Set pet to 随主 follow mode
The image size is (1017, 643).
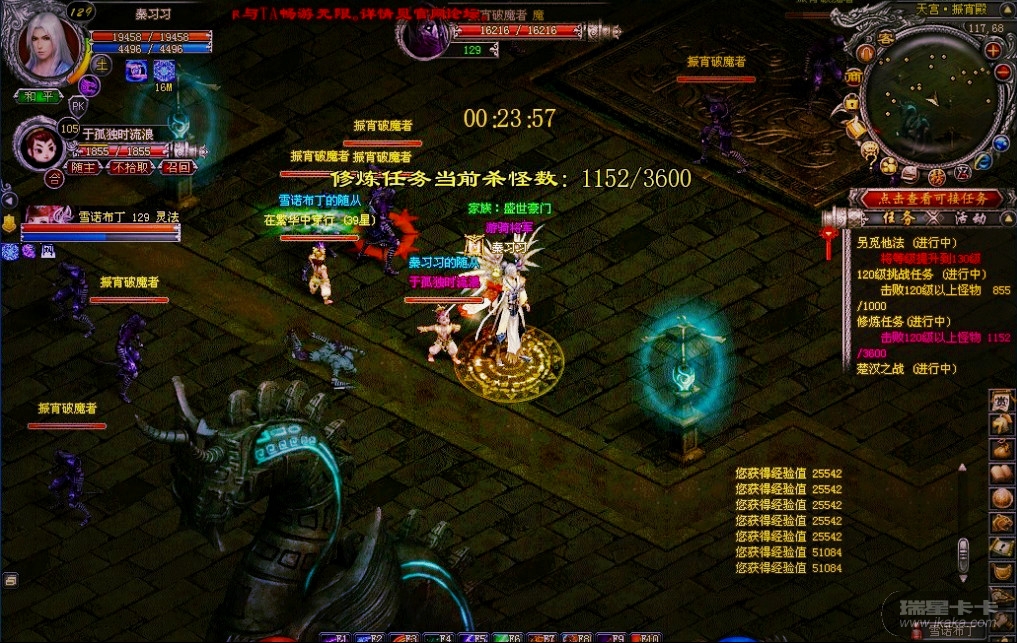coord(82,168)
